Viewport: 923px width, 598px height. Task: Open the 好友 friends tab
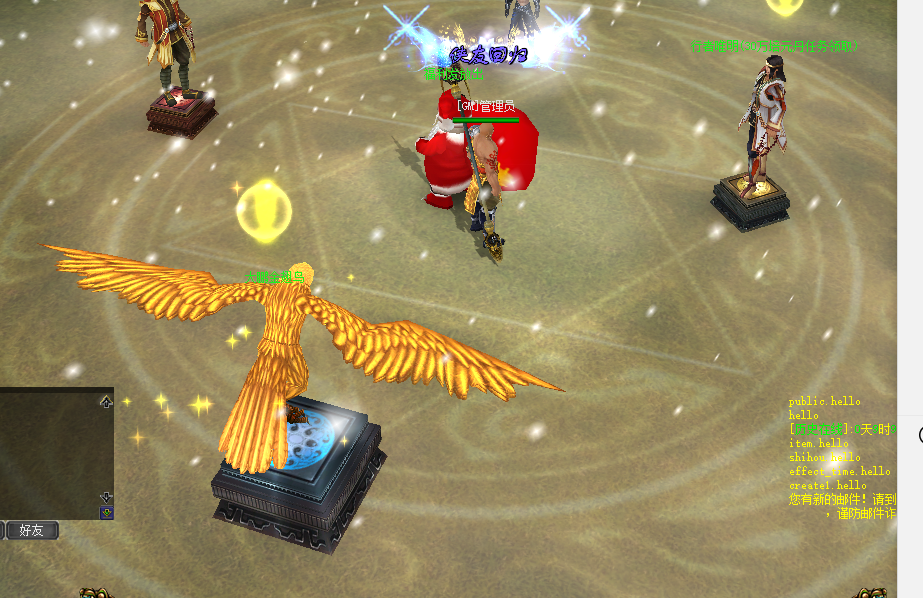(32, 530)
